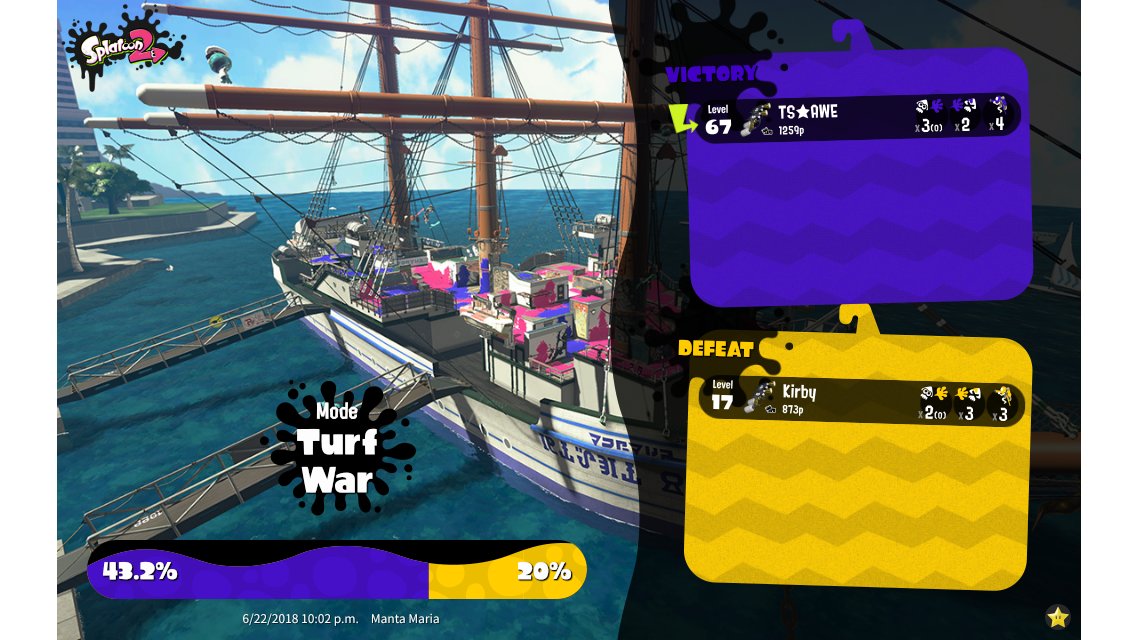Select the TS★AWE player row
1138x640 pixels.
[x=858, y=118]
